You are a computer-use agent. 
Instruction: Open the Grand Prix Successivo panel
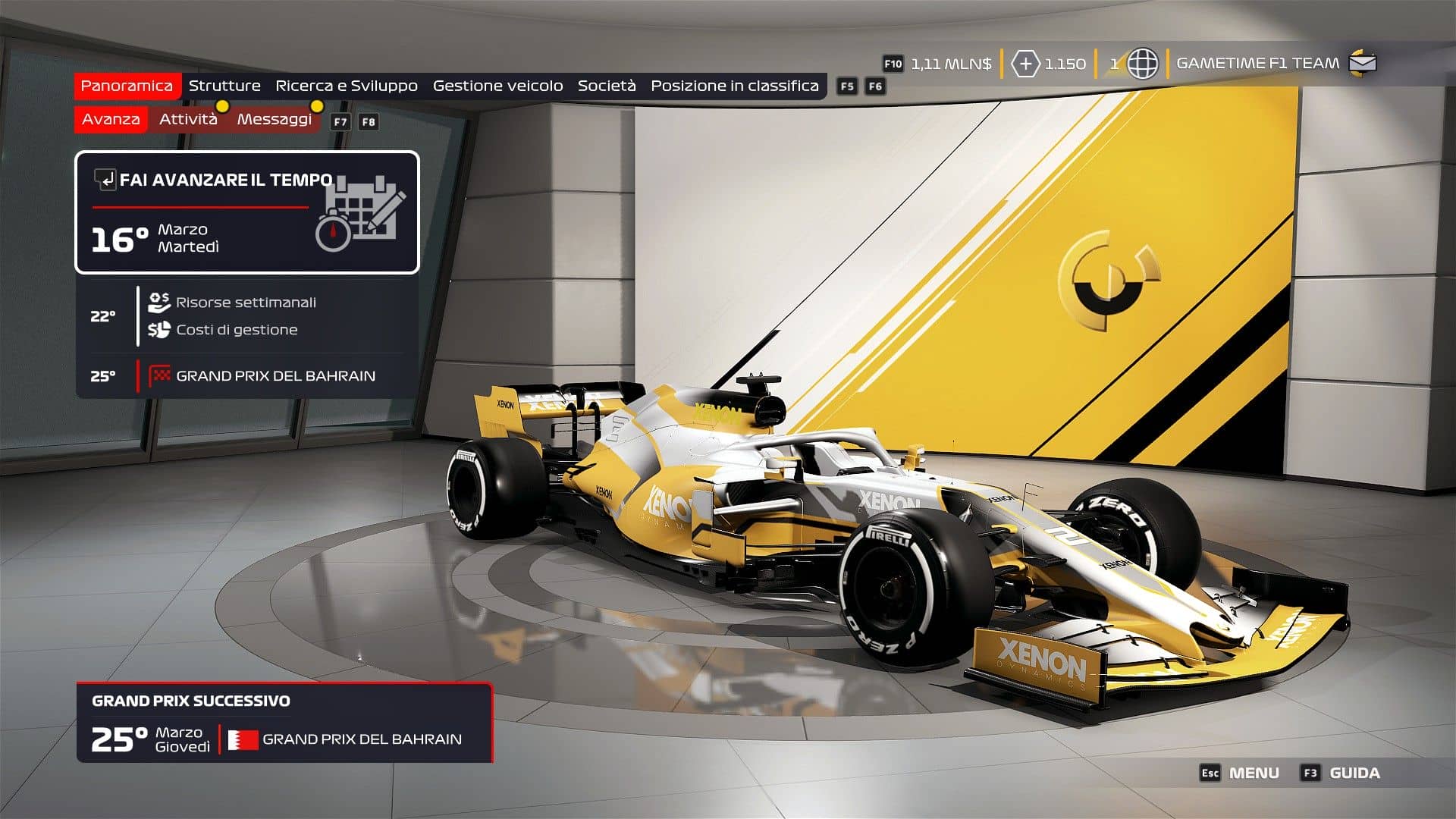click(x=284, y=723)
